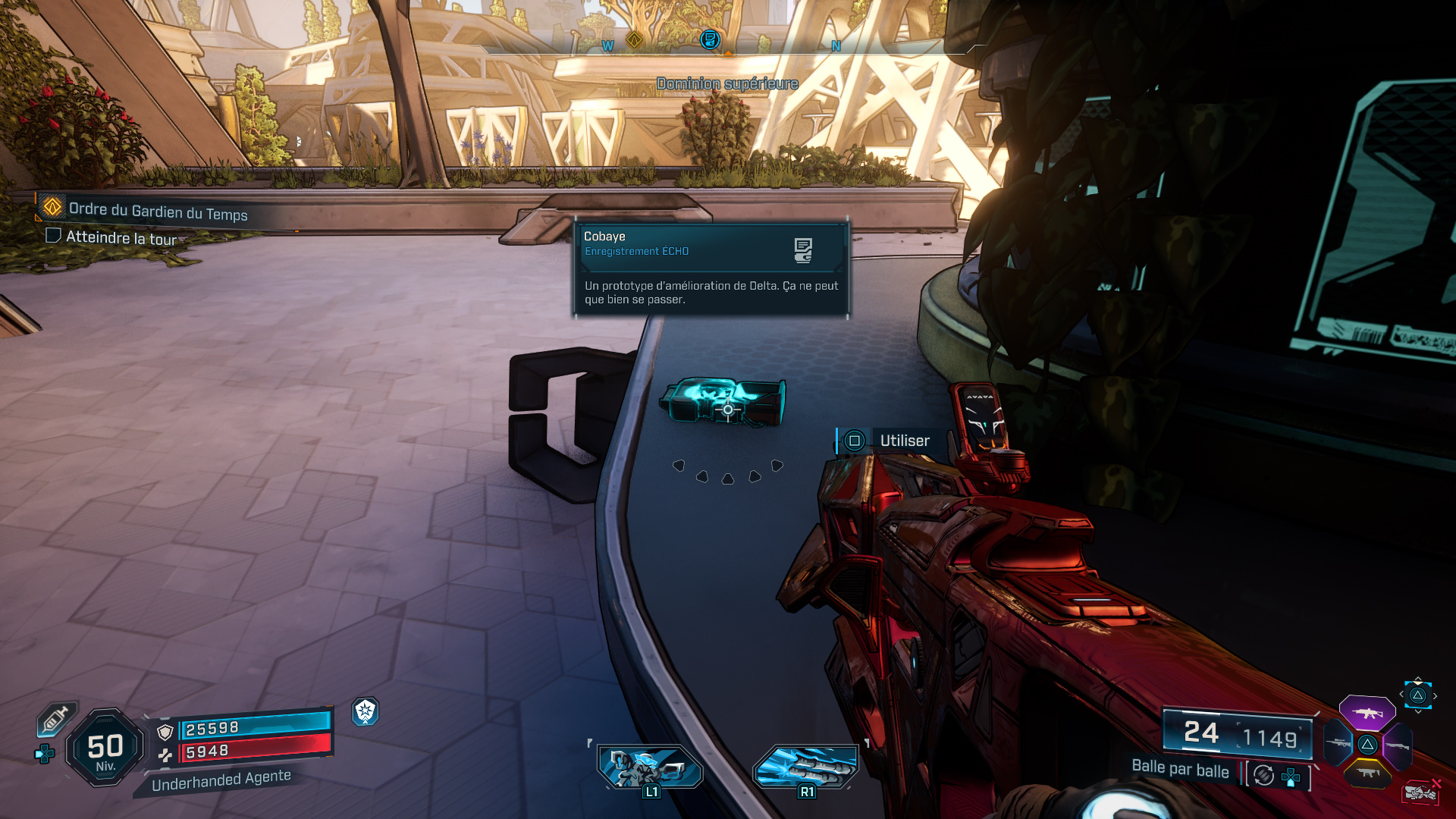Click the down chevron under the weapon swap badge
Viewport: 1456px width, 819px height.
1418,711
